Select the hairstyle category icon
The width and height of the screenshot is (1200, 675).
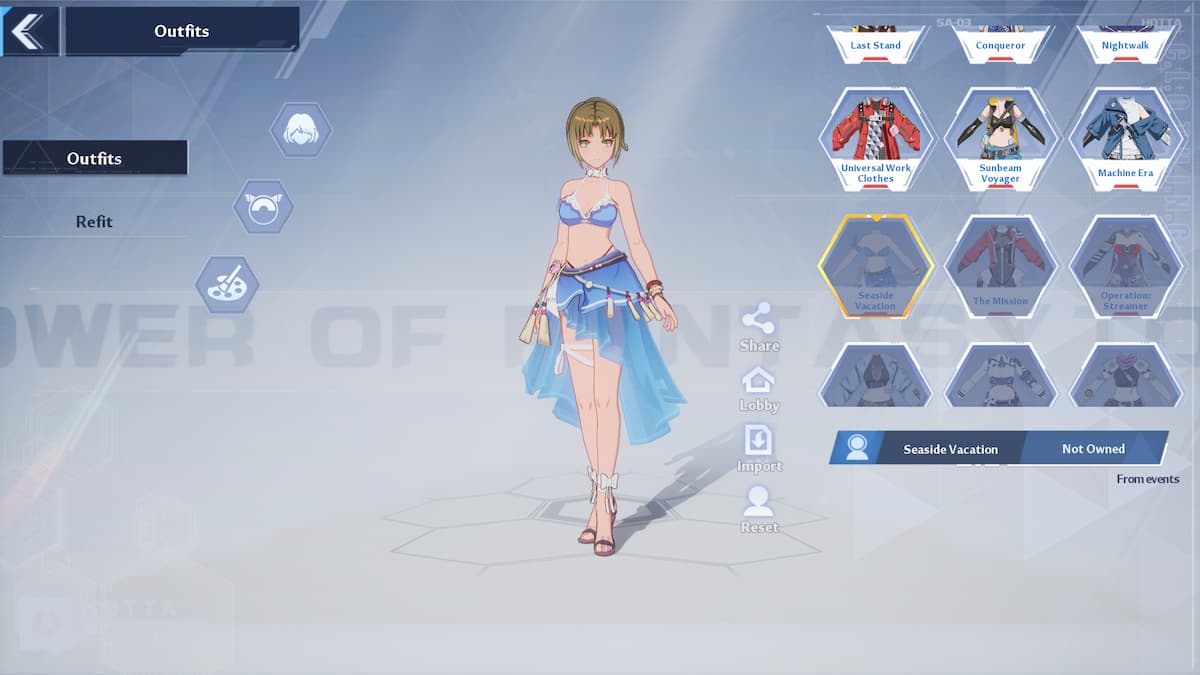click(x=300, y=130)
